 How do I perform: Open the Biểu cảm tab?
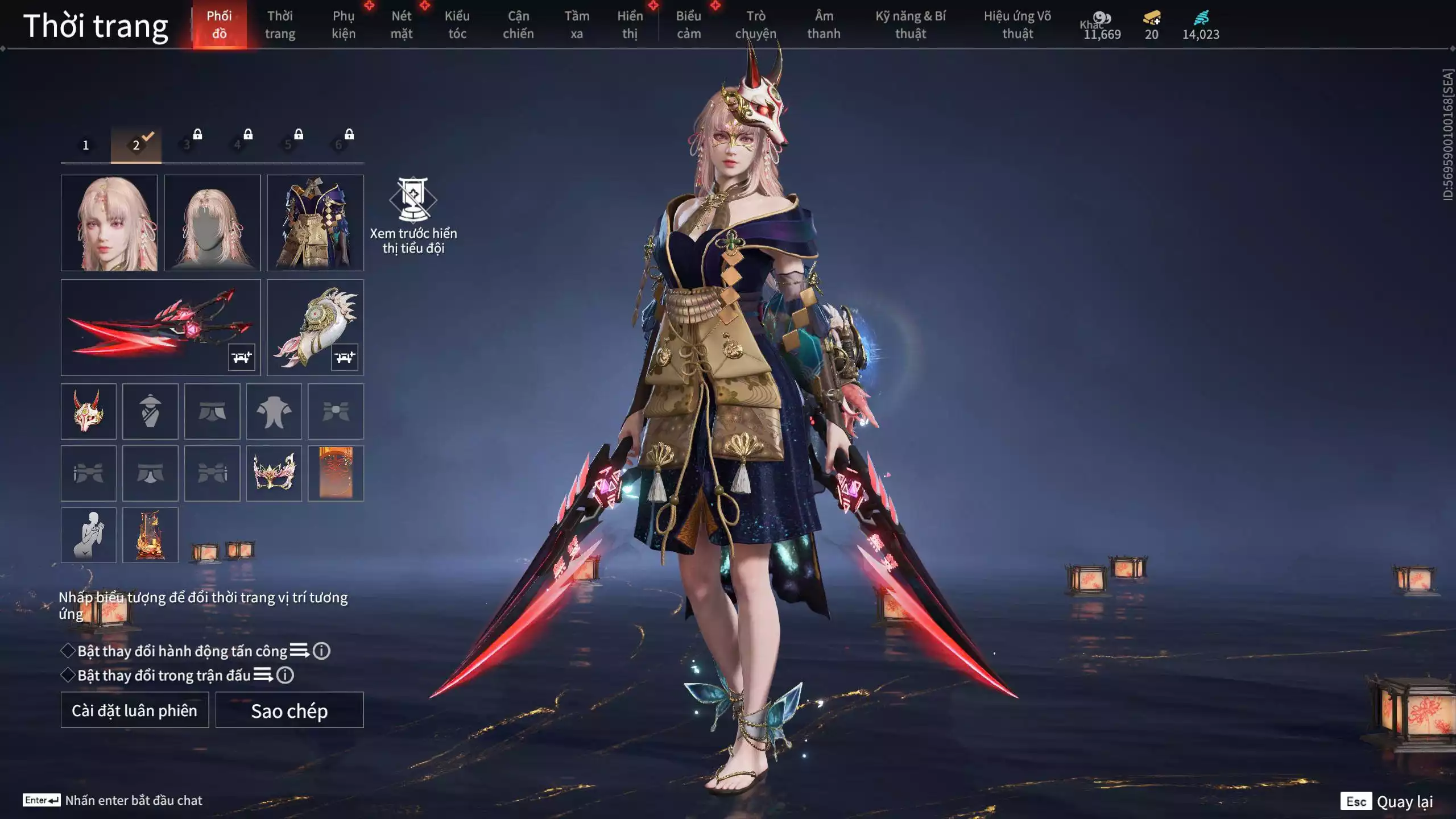coord(688,24)
